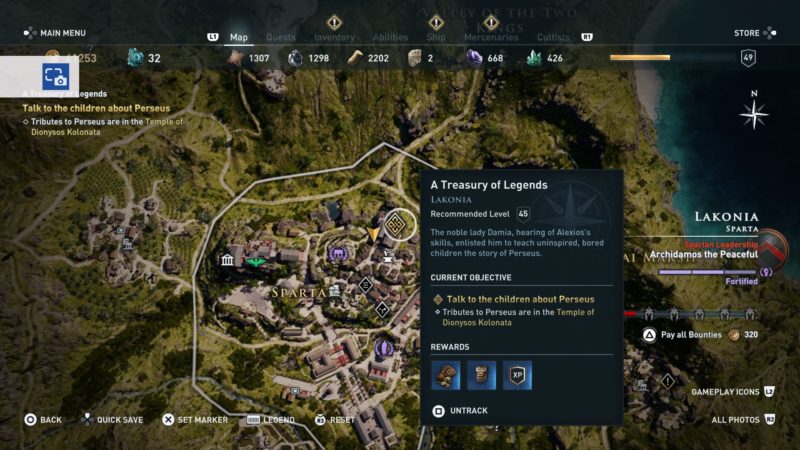Toggle Gameplay Icons filter
The height and width of the screenshot is (450, 800).
pos(730,392)
